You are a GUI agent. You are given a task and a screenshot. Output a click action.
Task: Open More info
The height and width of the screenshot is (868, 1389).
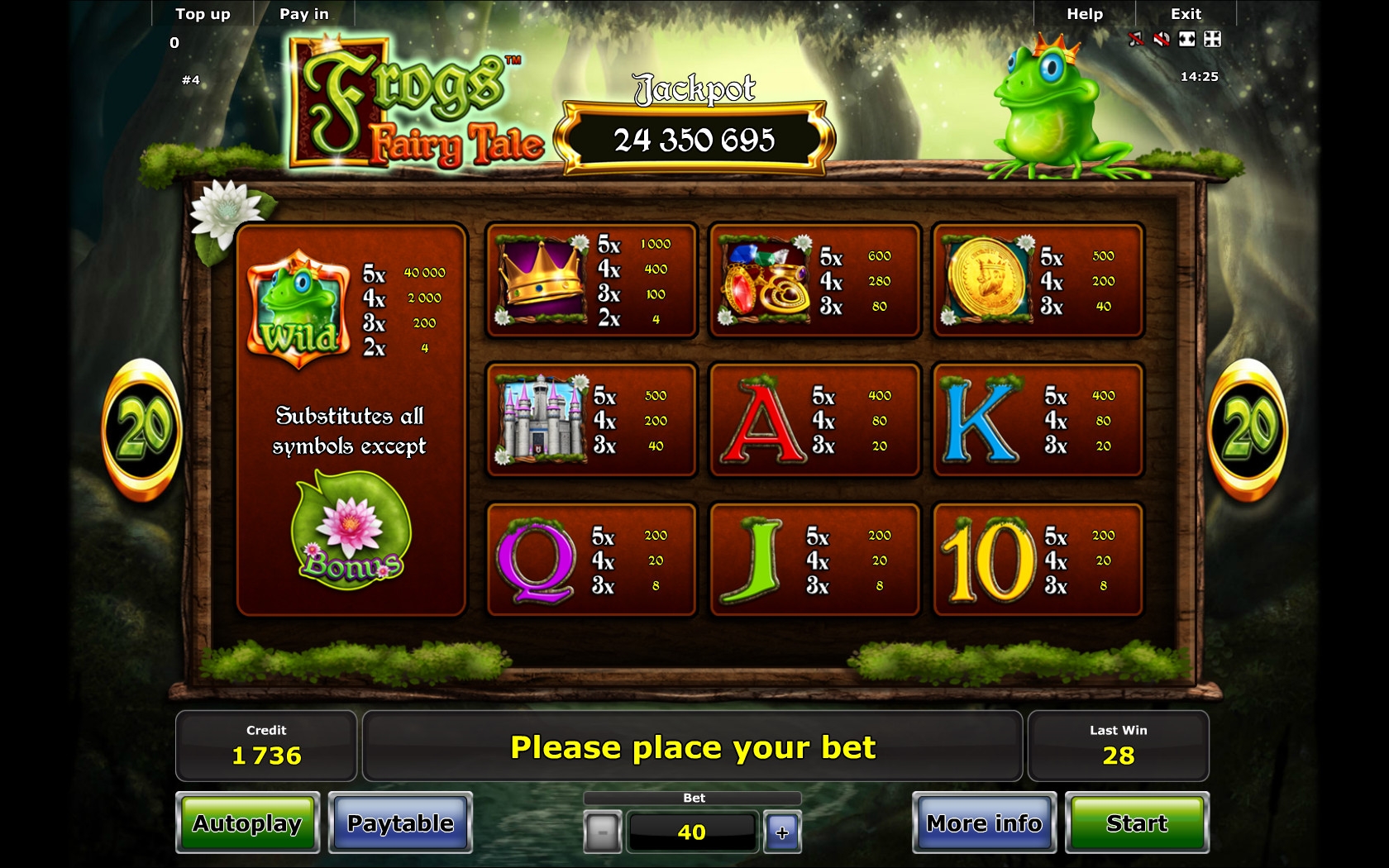click(x=984, y=823)
